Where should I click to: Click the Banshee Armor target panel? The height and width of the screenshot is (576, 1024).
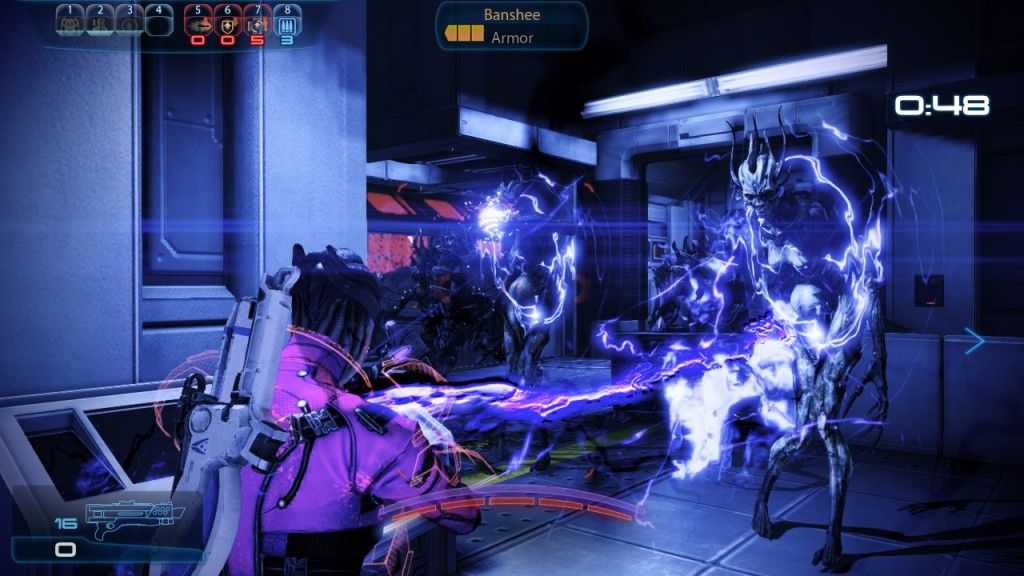pyautogui.click(x=511, y=26)
